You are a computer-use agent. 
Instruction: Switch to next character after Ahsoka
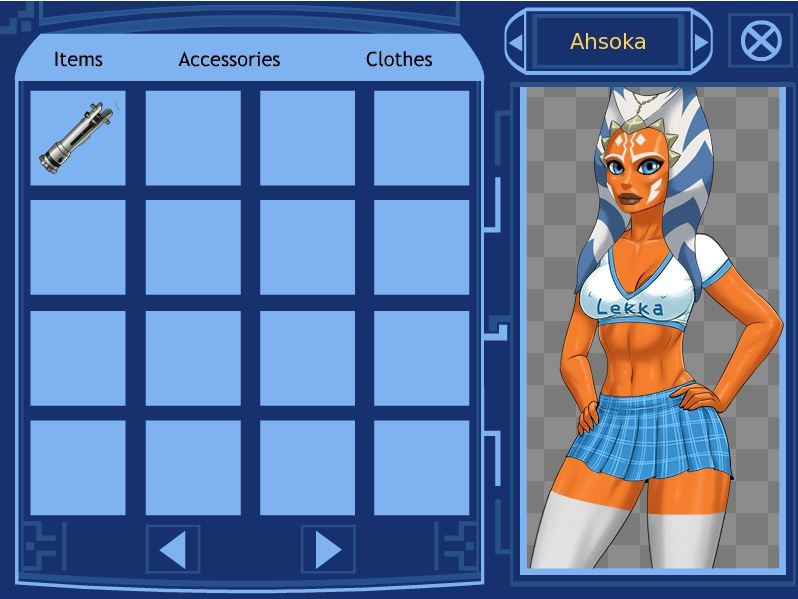[700, 43]
